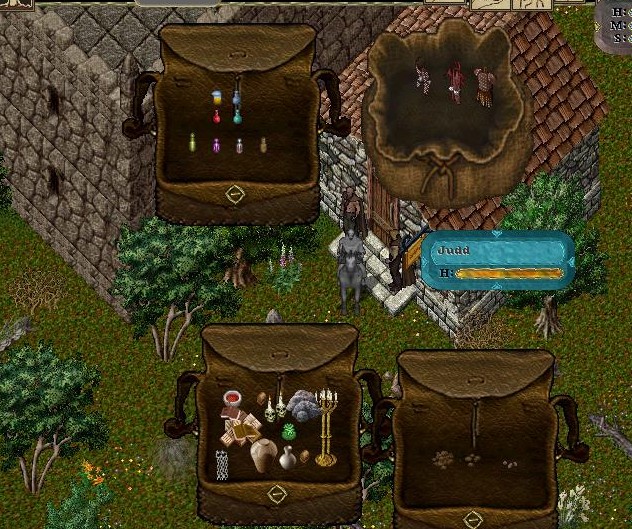Choose the chainmail piece in the backpack
632x529 pixels.
pos(223,464)
